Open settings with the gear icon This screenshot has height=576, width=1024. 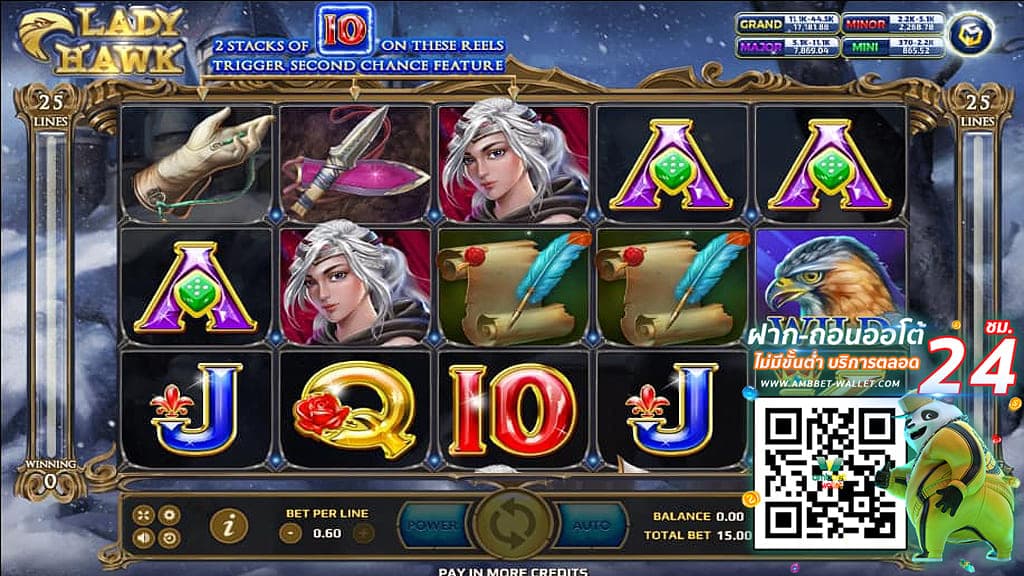[x=169, y=515]
